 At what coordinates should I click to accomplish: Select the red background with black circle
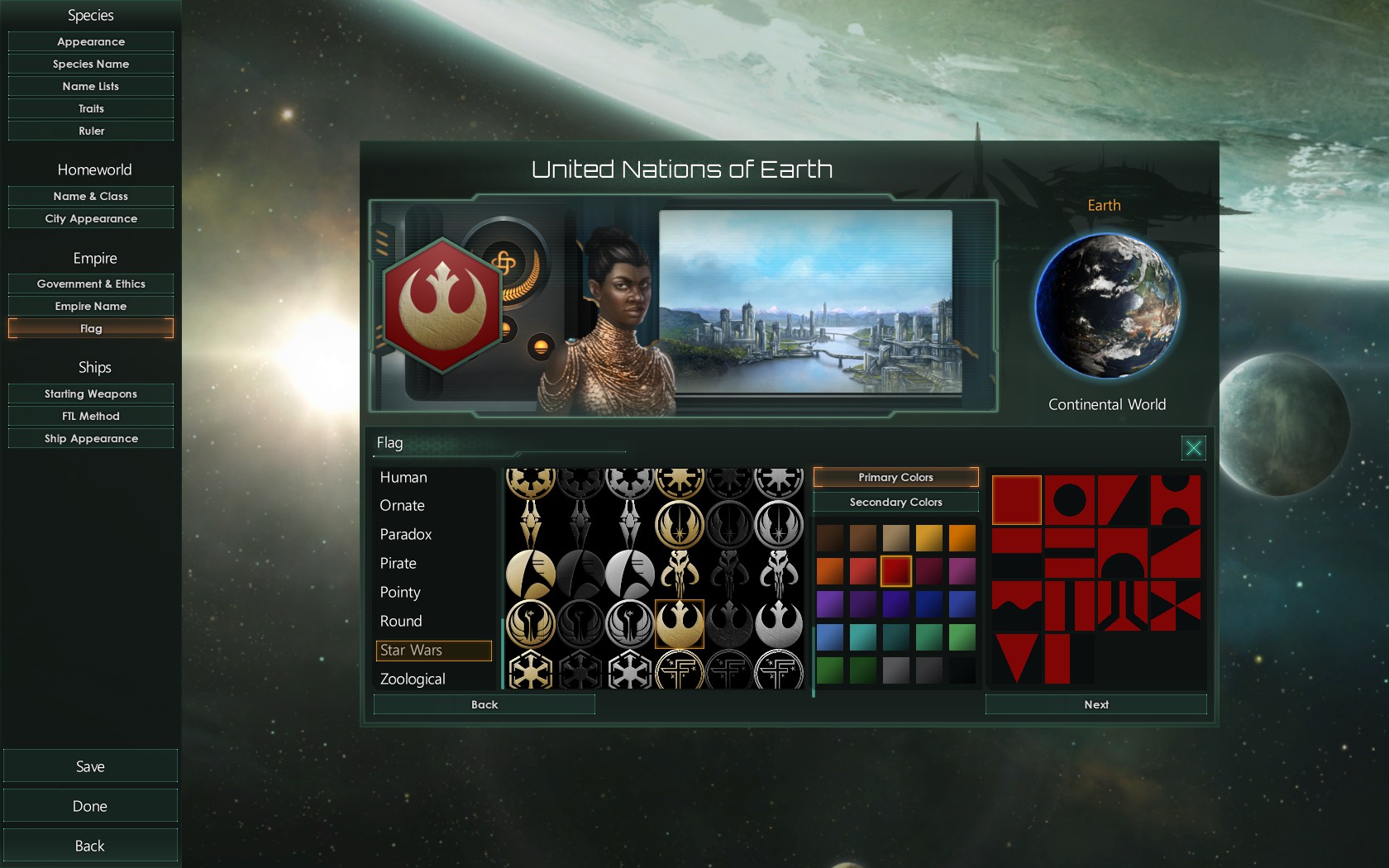point(1069,499)
